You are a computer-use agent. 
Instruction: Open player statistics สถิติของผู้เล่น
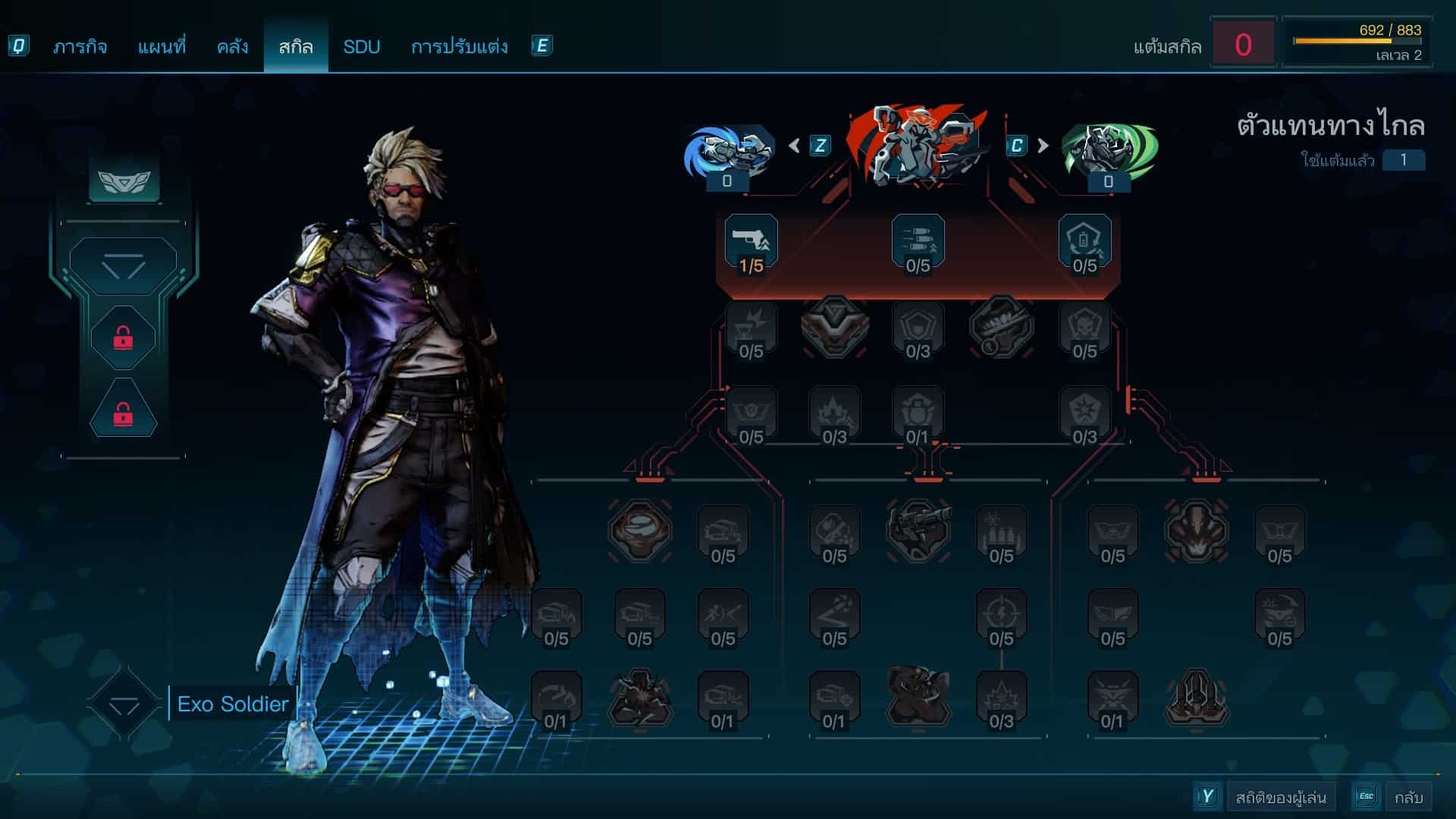(1280, 797)
